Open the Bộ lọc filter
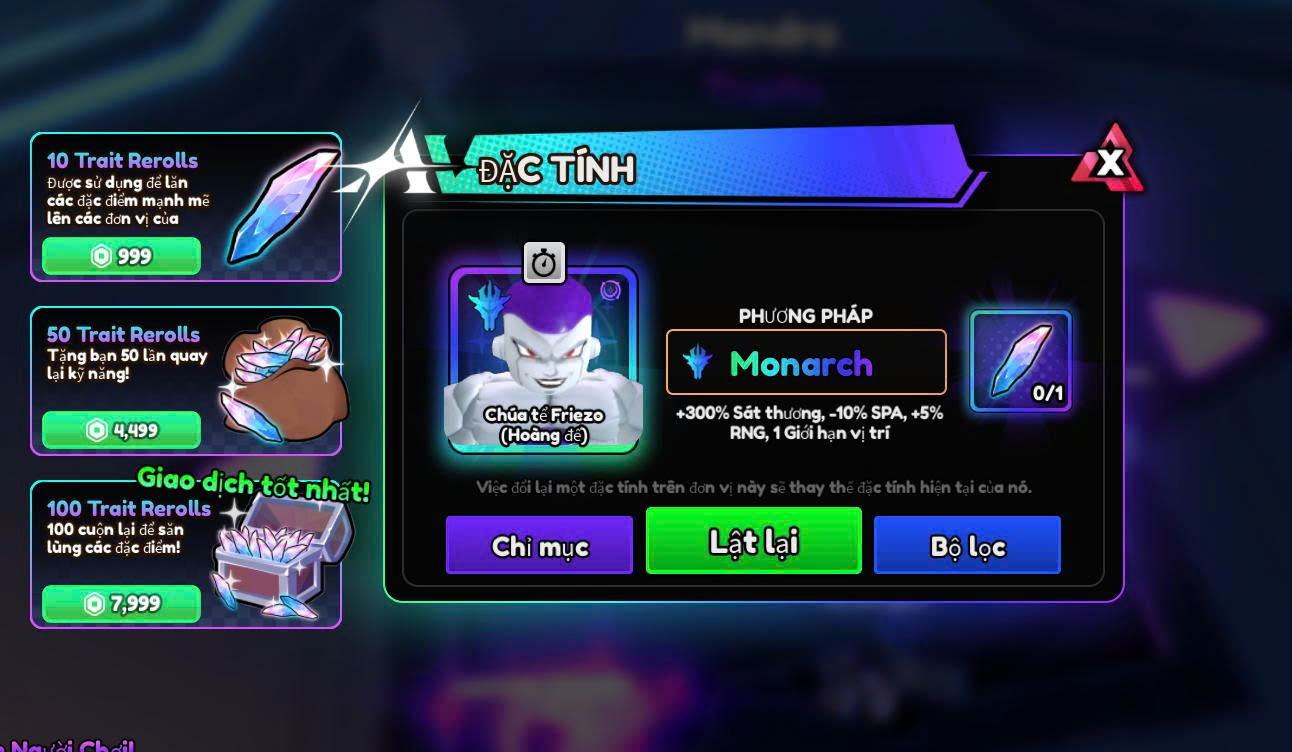Image resolution: width=1292 pixels, height=752 pixels. (x=967, y=546)
